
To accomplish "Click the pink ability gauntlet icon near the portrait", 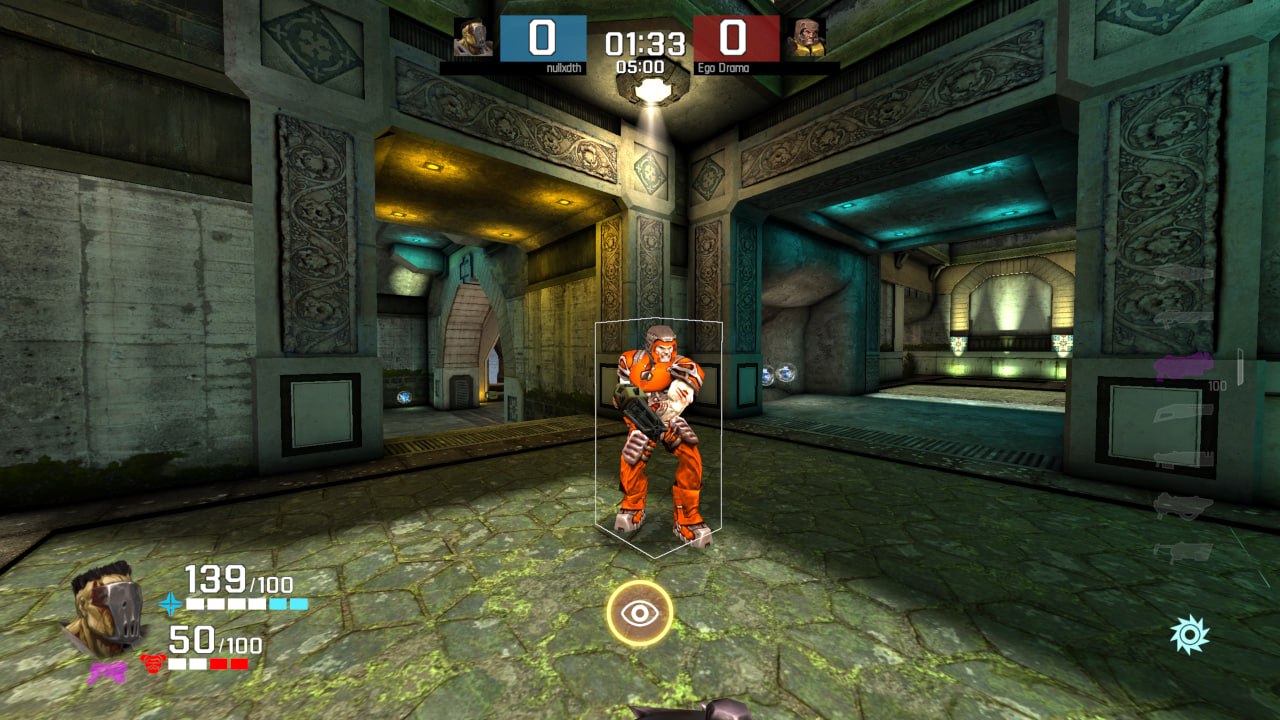I will click(107, 671).
